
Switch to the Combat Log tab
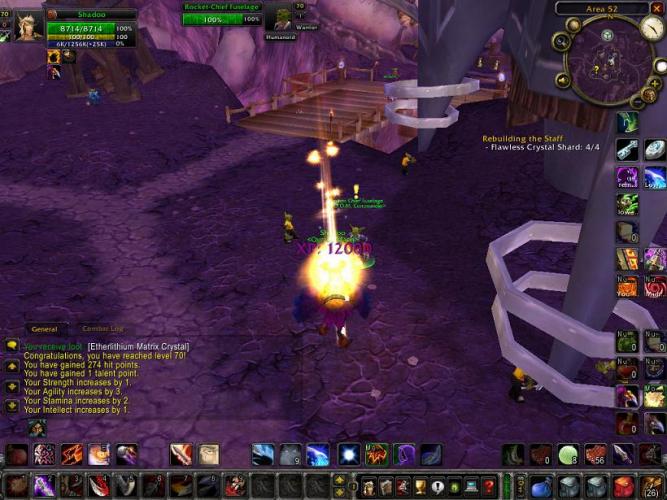(x=102, y=328)
